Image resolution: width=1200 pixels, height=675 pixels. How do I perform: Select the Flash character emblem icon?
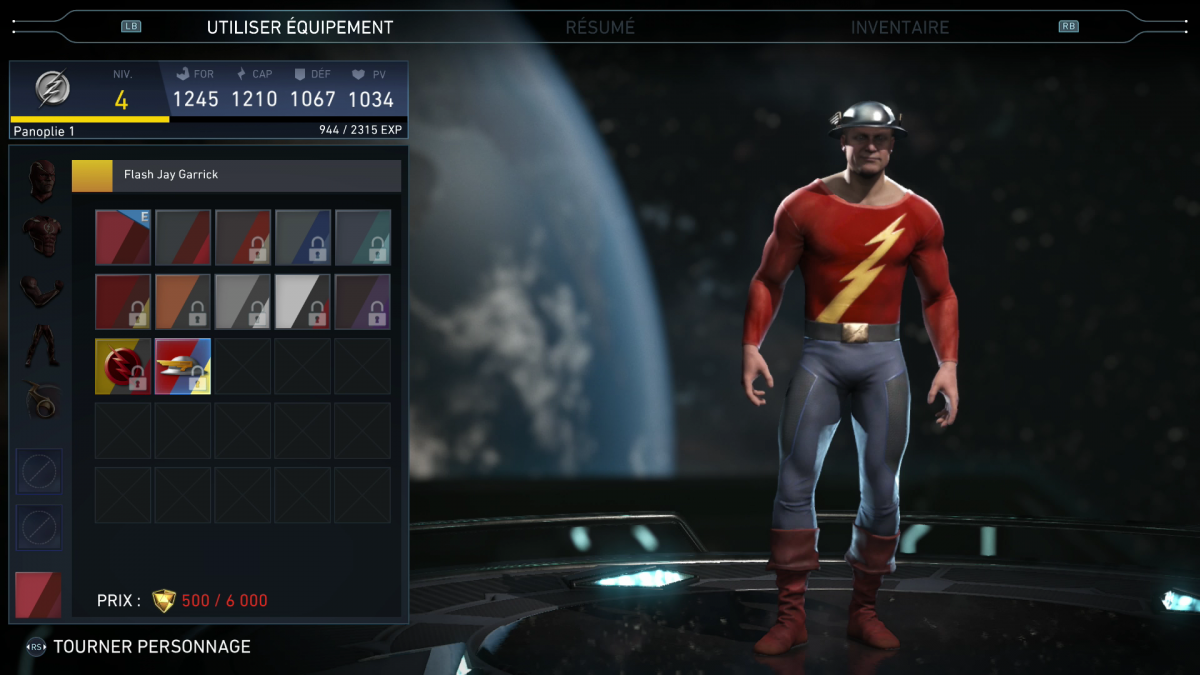(53, 89)
